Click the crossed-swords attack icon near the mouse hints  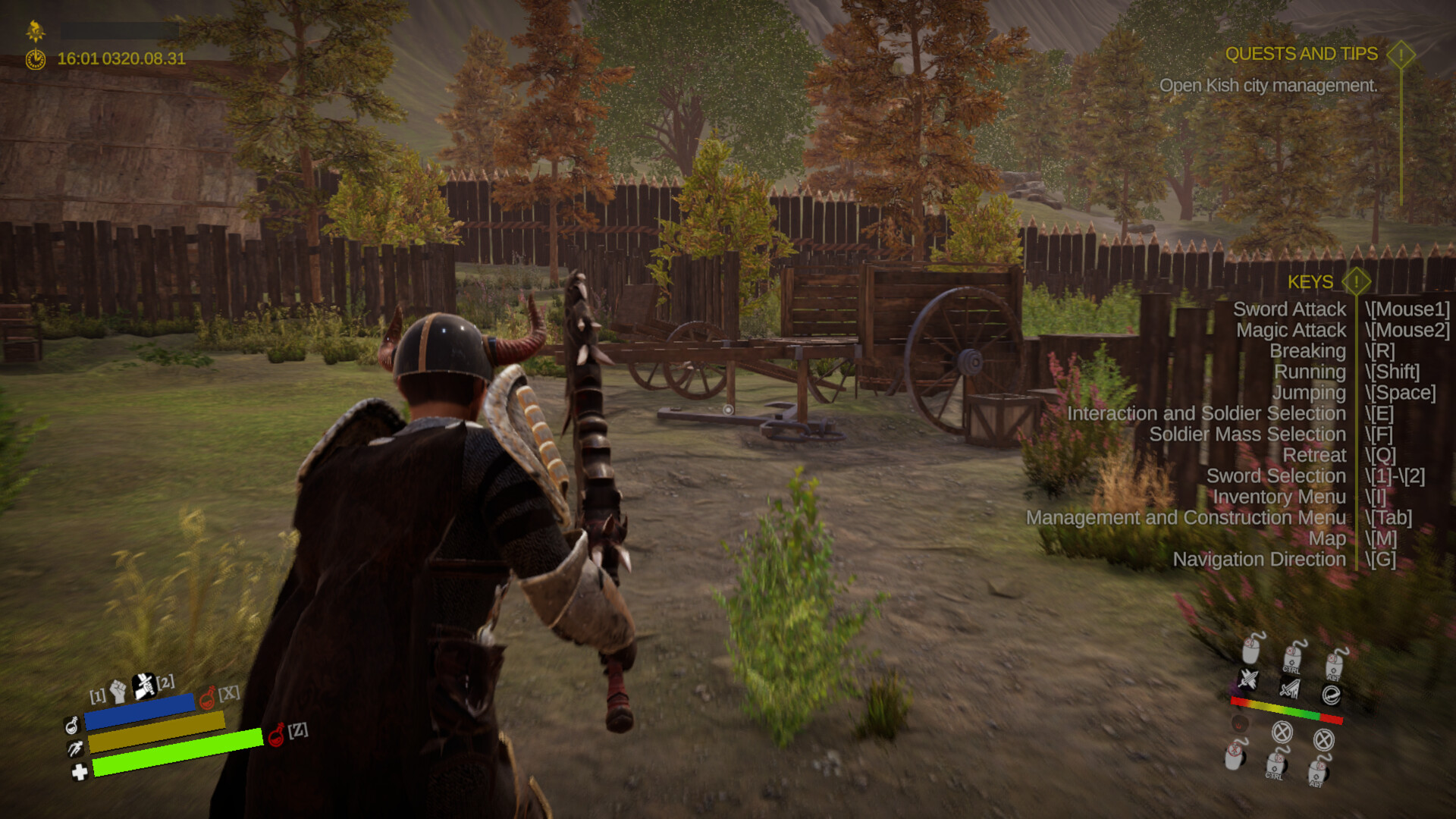(x=1249, y=679)
